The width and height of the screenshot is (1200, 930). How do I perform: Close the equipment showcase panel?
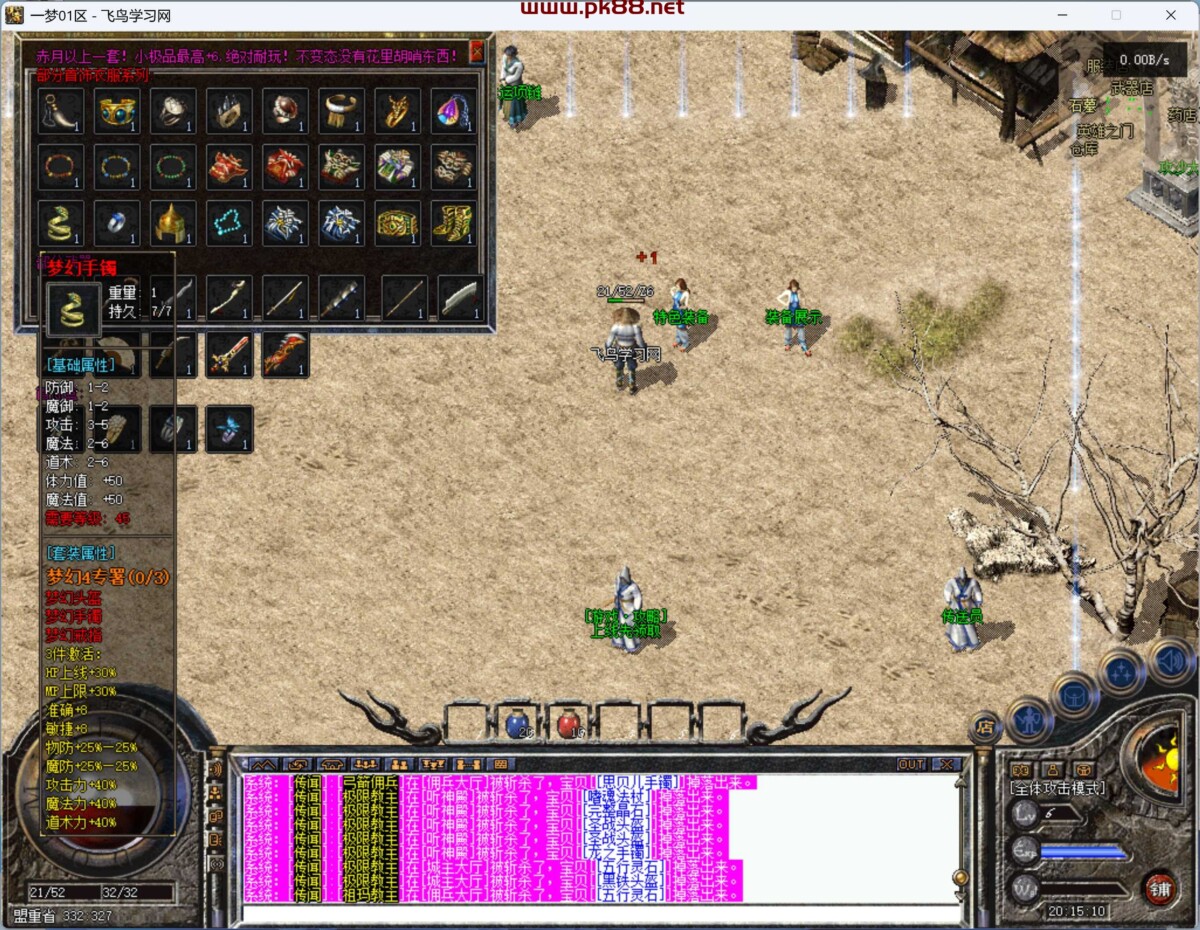coord(477,52)
